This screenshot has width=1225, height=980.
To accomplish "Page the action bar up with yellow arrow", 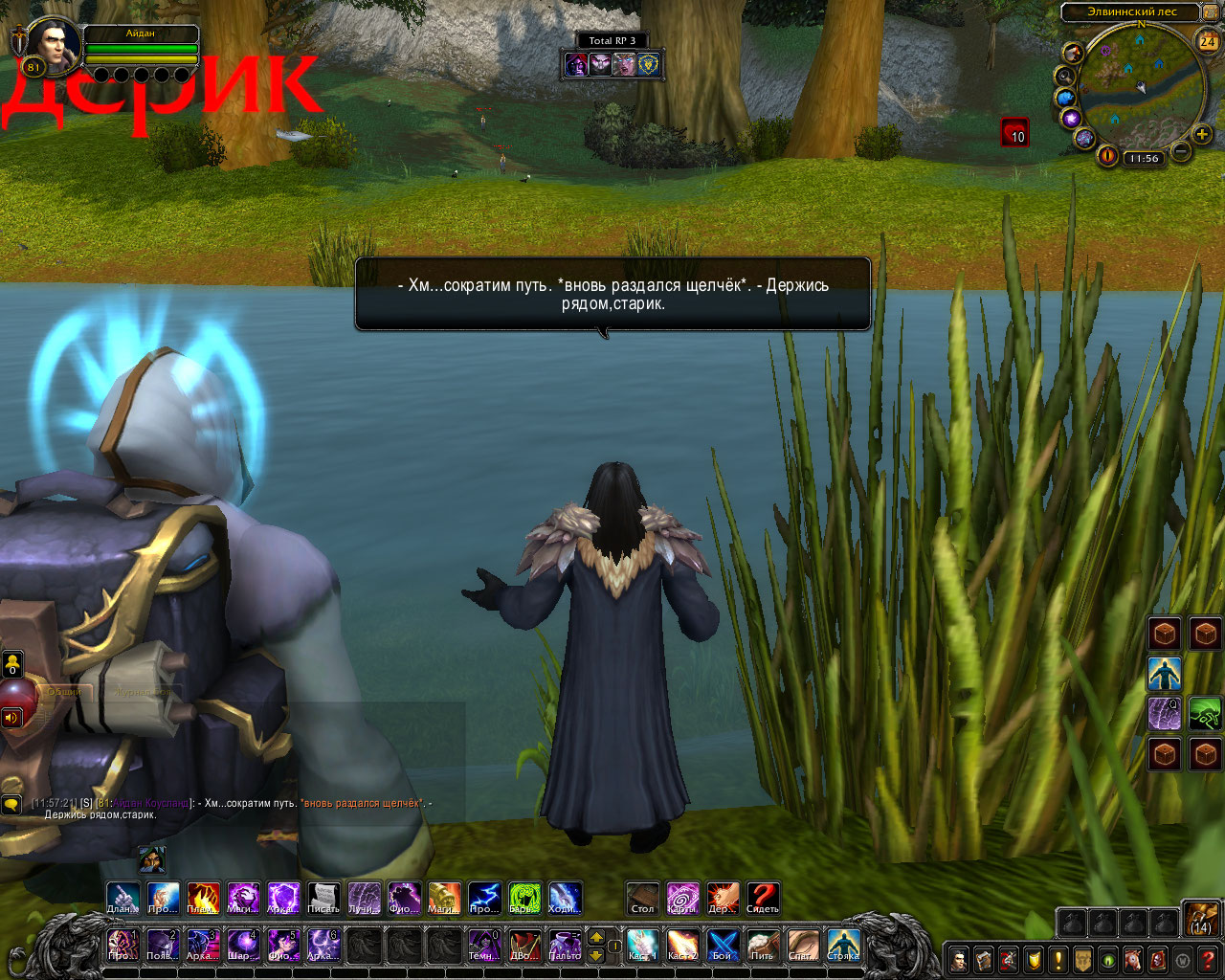I will pos(595,936).
